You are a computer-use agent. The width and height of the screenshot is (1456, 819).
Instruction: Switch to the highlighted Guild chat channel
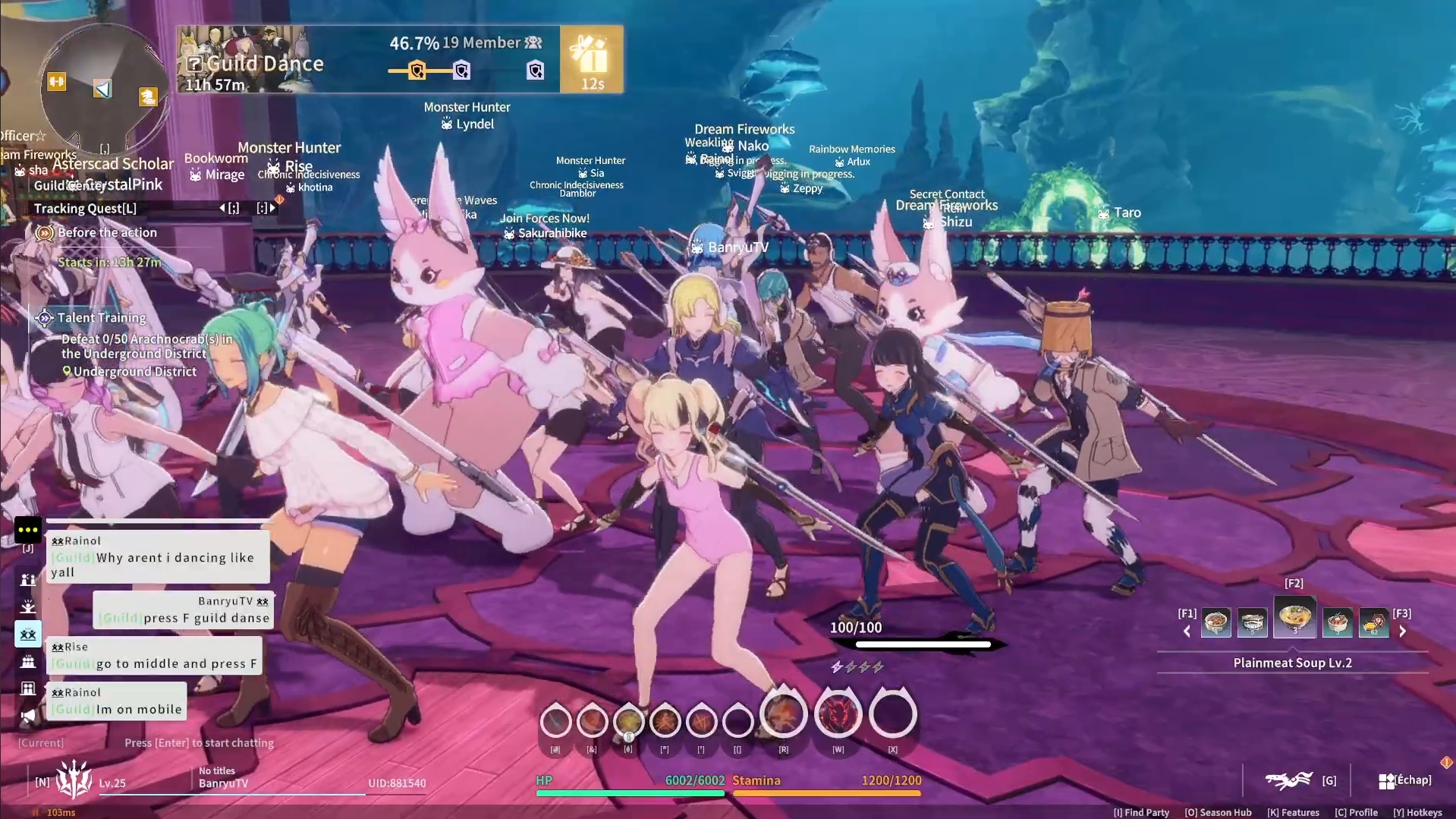click(x=28, y=634)
